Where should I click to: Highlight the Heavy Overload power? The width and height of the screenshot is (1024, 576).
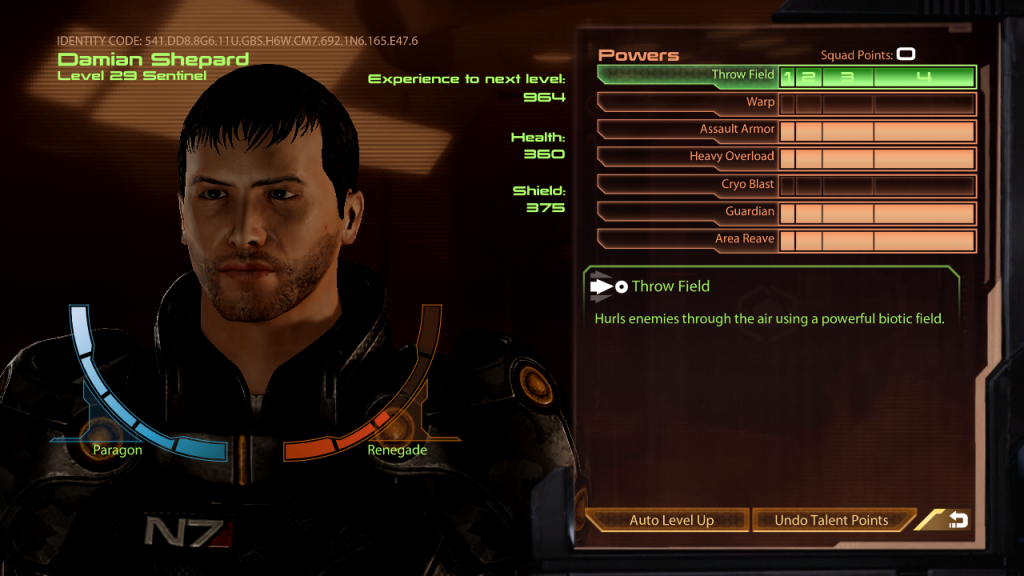click(x=688, y=157)
